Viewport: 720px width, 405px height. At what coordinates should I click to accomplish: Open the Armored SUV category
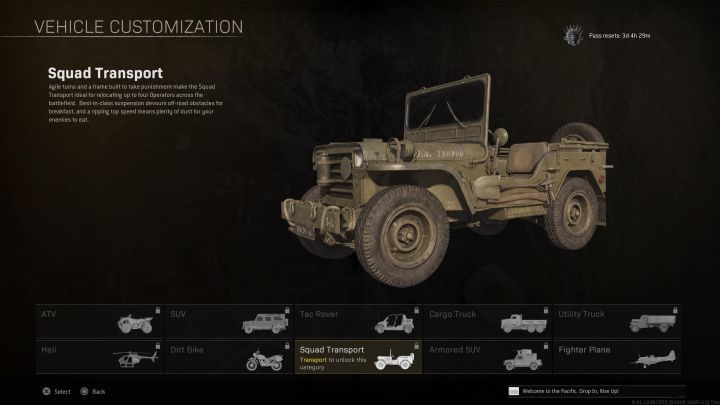pyautogui.click(x=489, y=355)
